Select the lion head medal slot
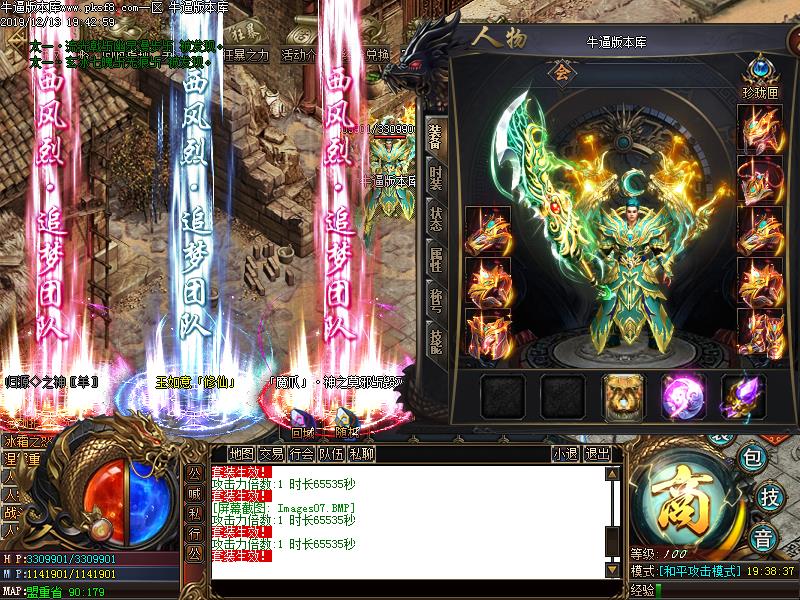800x600 pixels. tap(621, 396)
